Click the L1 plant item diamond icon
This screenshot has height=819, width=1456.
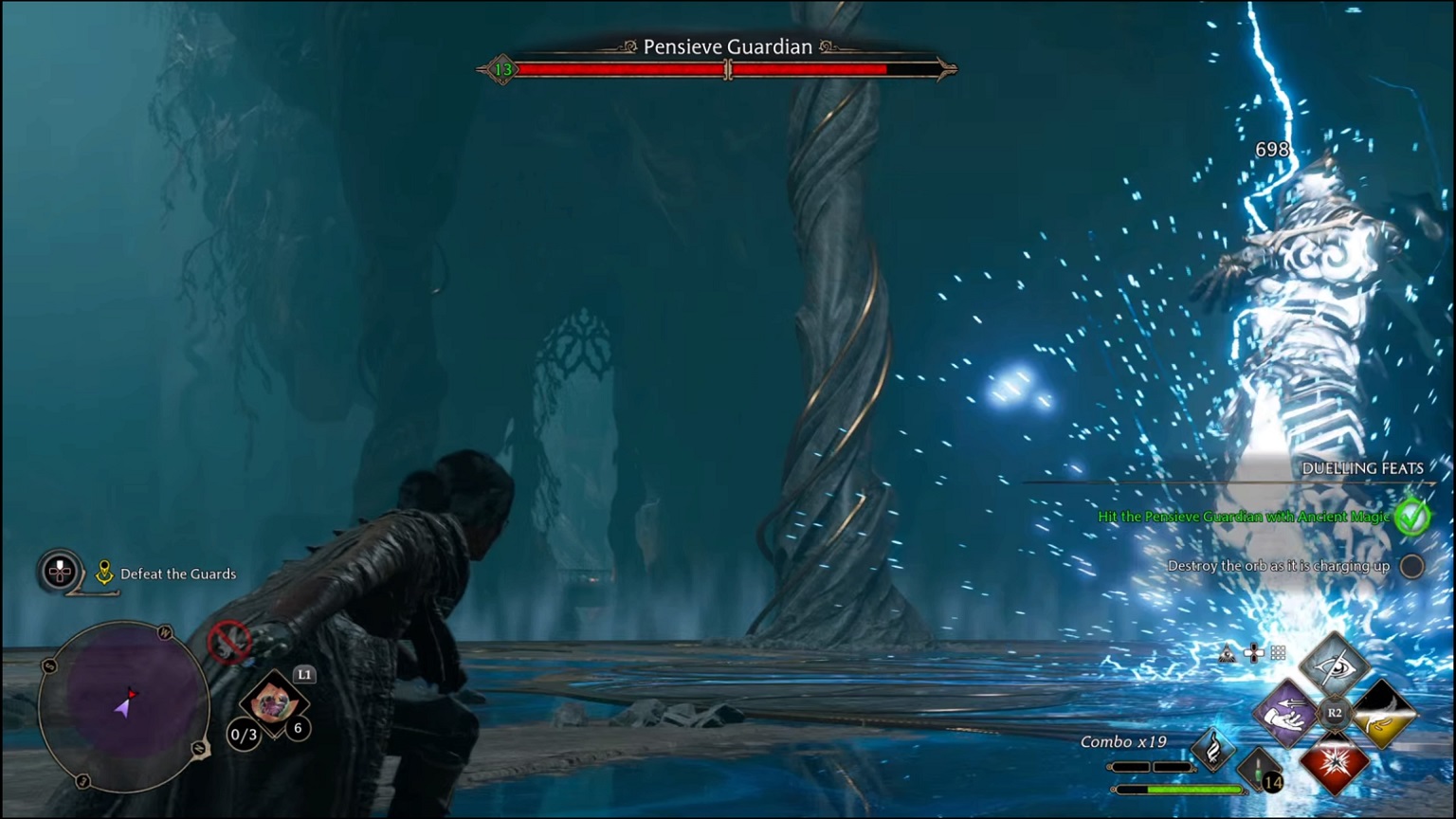click(273, 703)
